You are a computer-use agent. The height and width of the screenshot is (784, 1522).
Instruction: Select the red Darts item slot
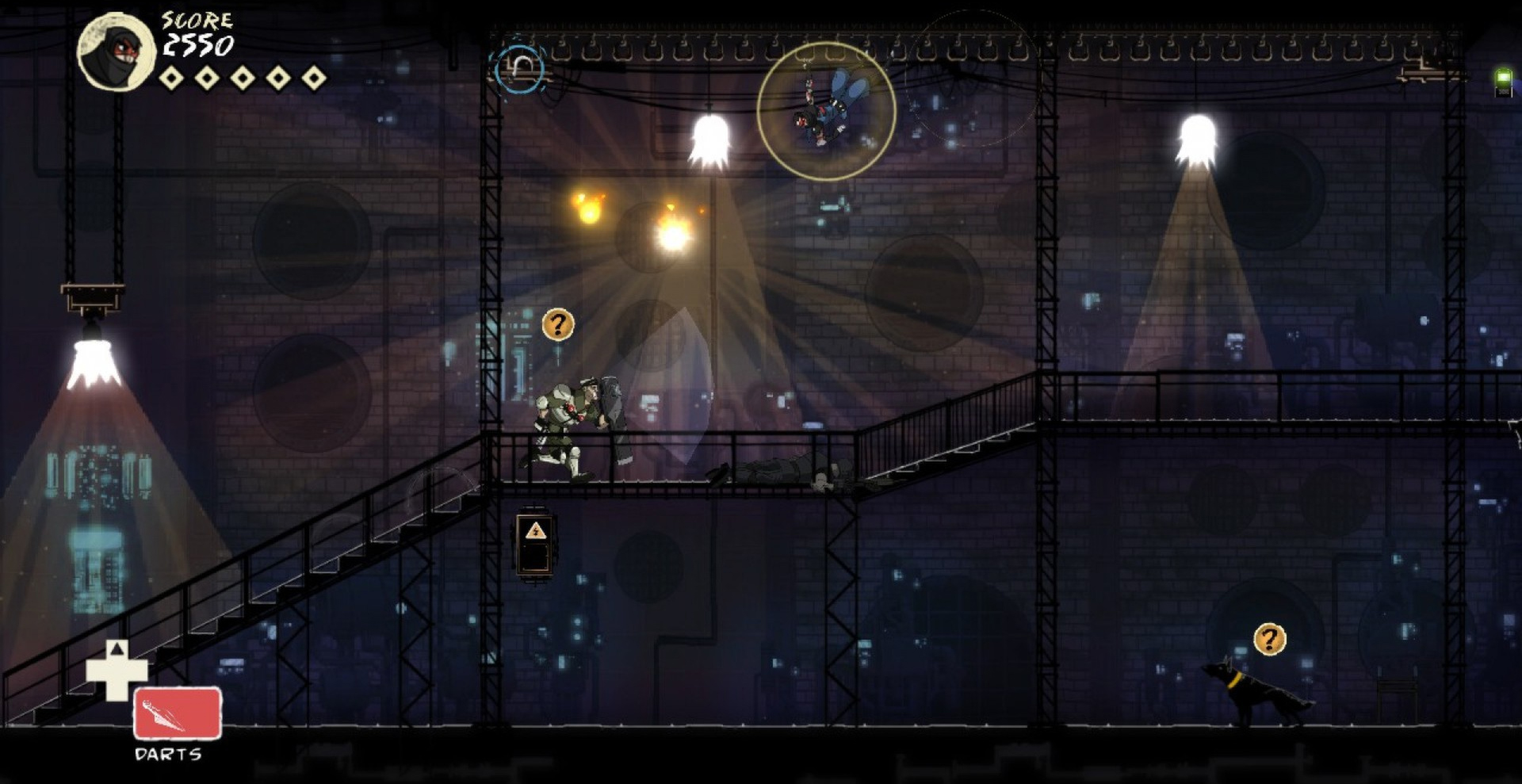[x=178, y=713]
